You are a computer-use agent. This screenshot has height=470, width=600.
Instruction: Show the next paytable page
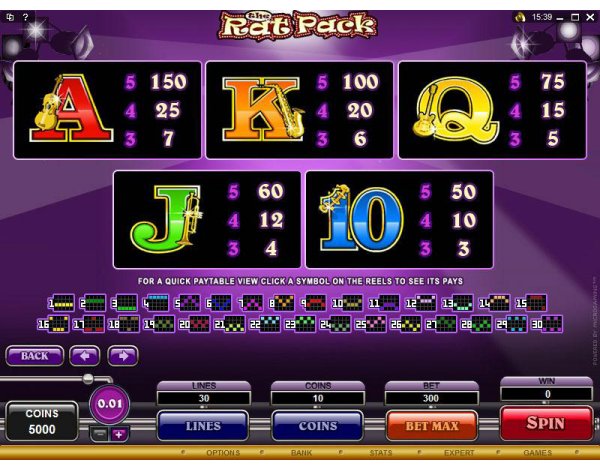[x=122, y=355]
